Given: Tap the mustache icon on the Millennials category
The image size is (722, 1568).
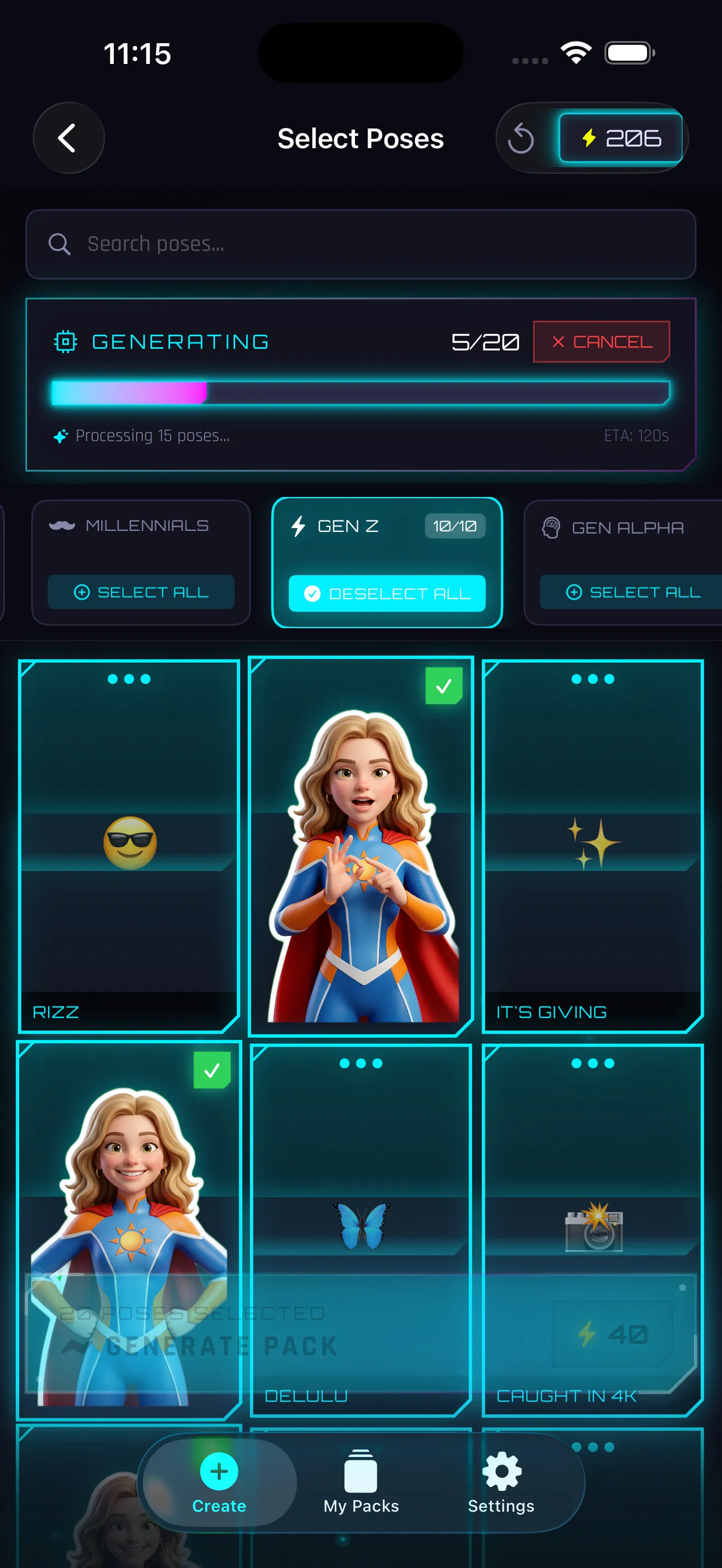Looking at the screenshot, I should tap(65, 525).
